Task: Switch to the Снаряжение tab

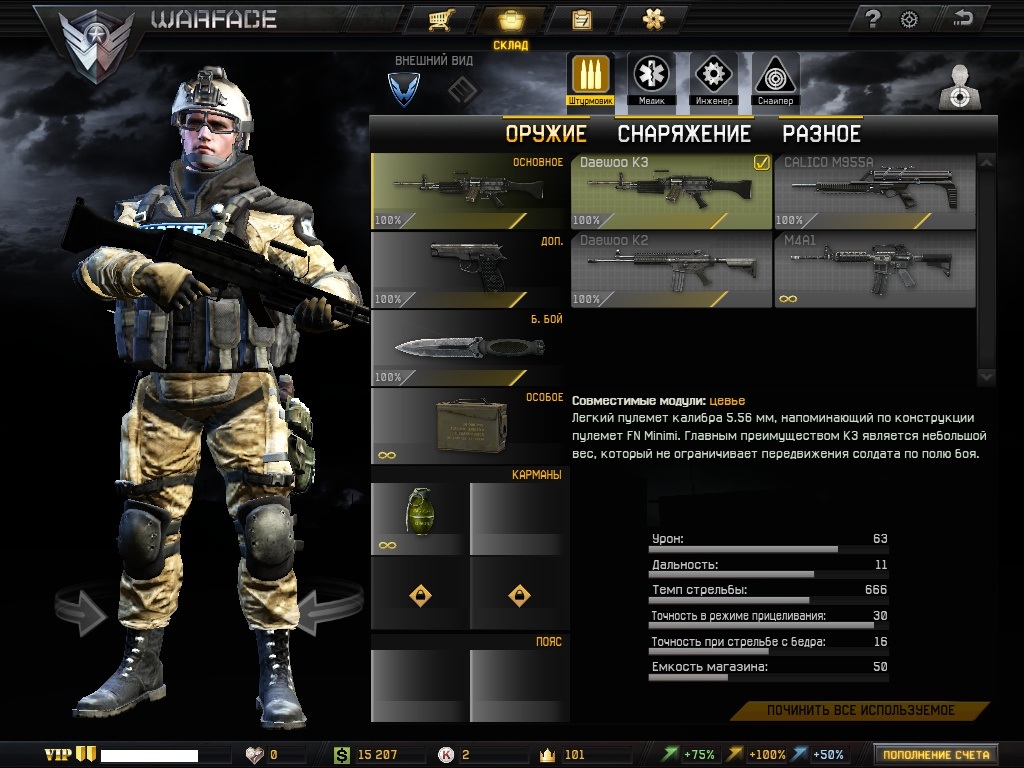Action: (x=684, y=134)
